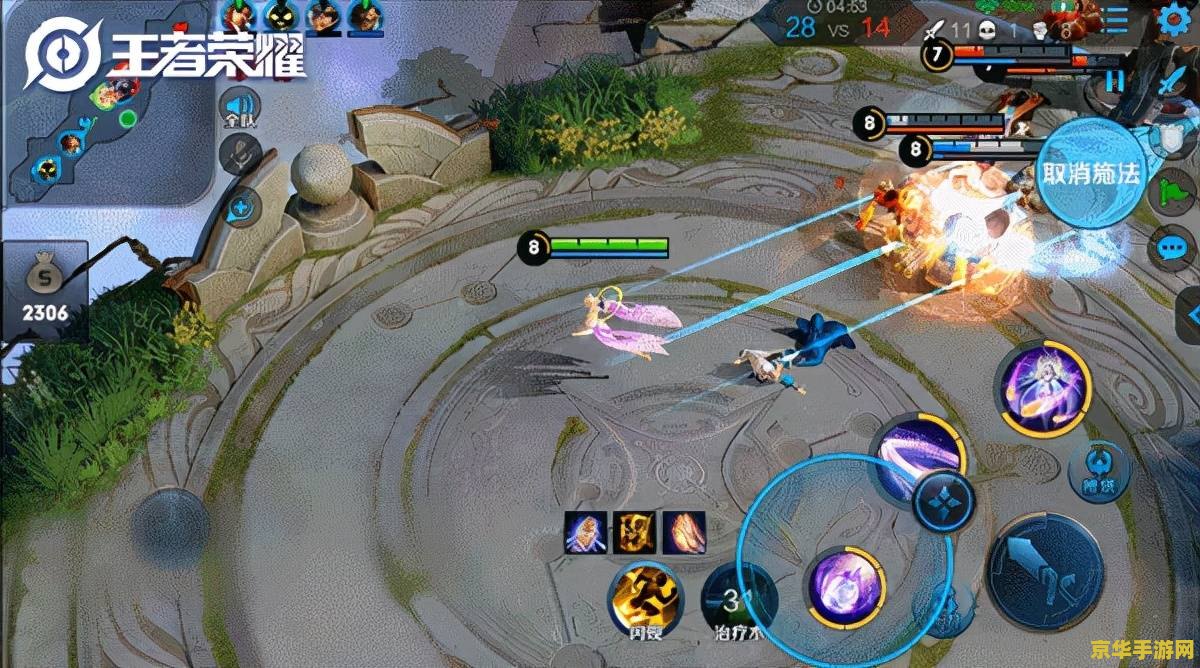Select the flaming wing status icon
Image resolution: width=1200 pixels, height=668 pixels.
[x=684, y=531]
